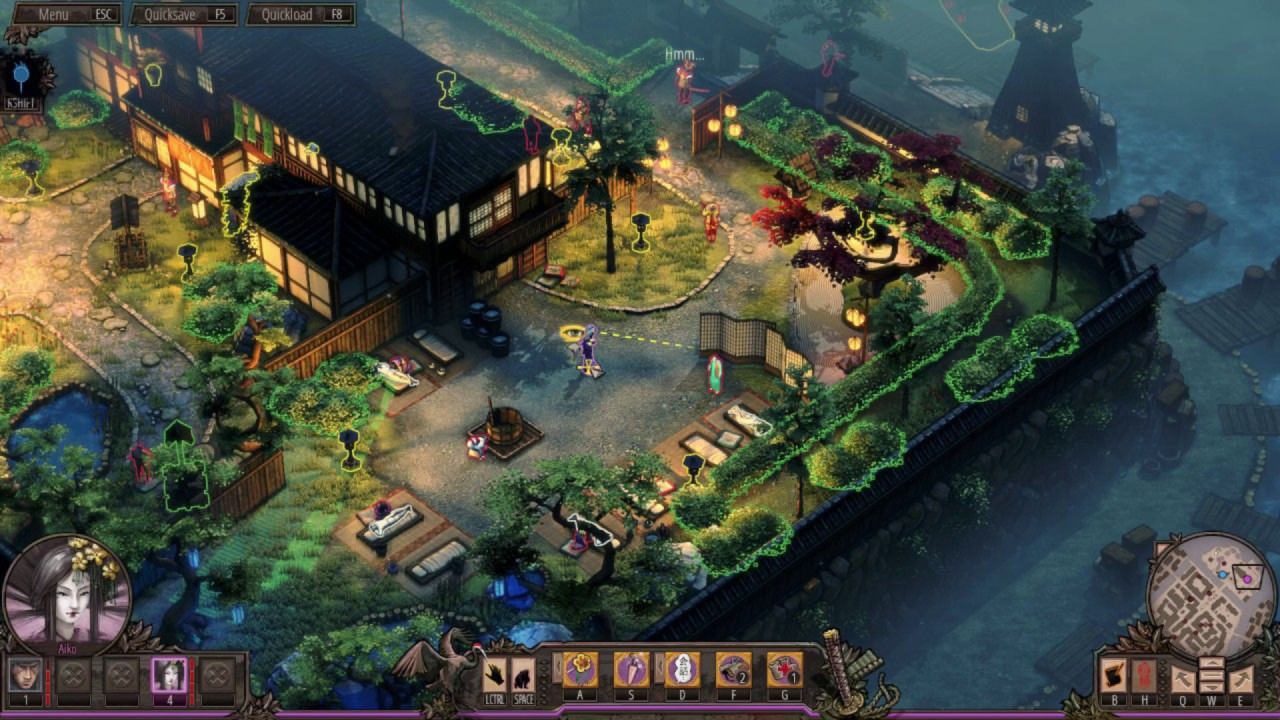Click the red highlight icon labeled H
The width and height of the screenshot is (1280, 720).
(x=1145, y=676)
